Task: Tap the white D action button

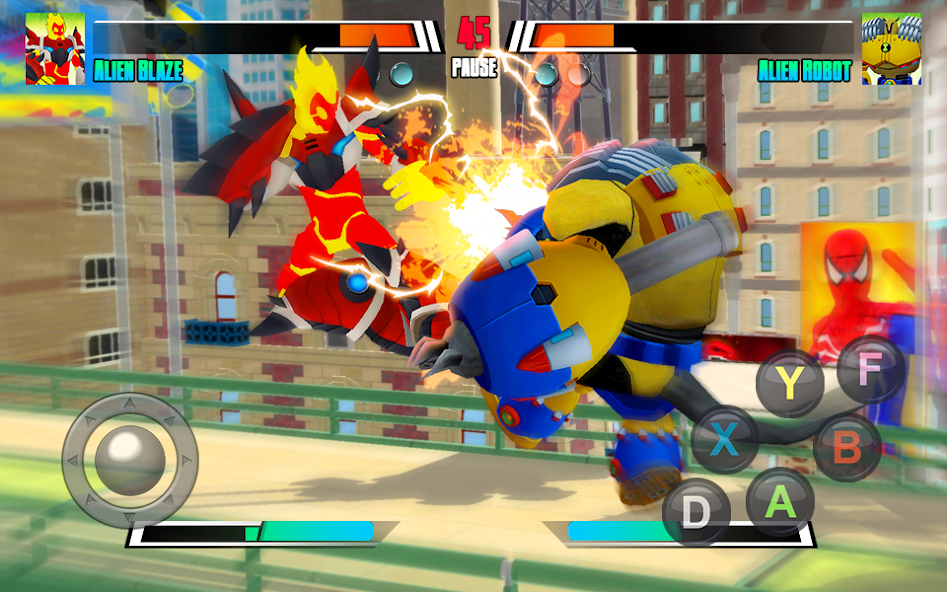Action: 696,512
